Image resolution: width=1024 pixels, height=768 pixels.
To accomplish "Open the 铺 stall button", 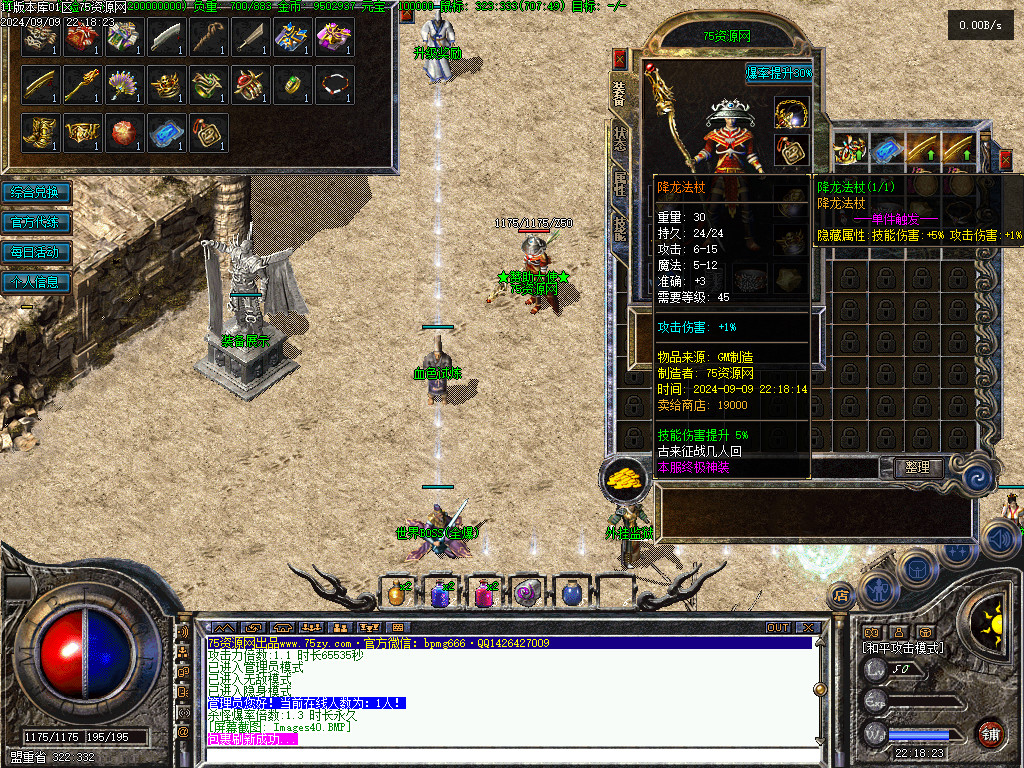I will click(990, 732).
